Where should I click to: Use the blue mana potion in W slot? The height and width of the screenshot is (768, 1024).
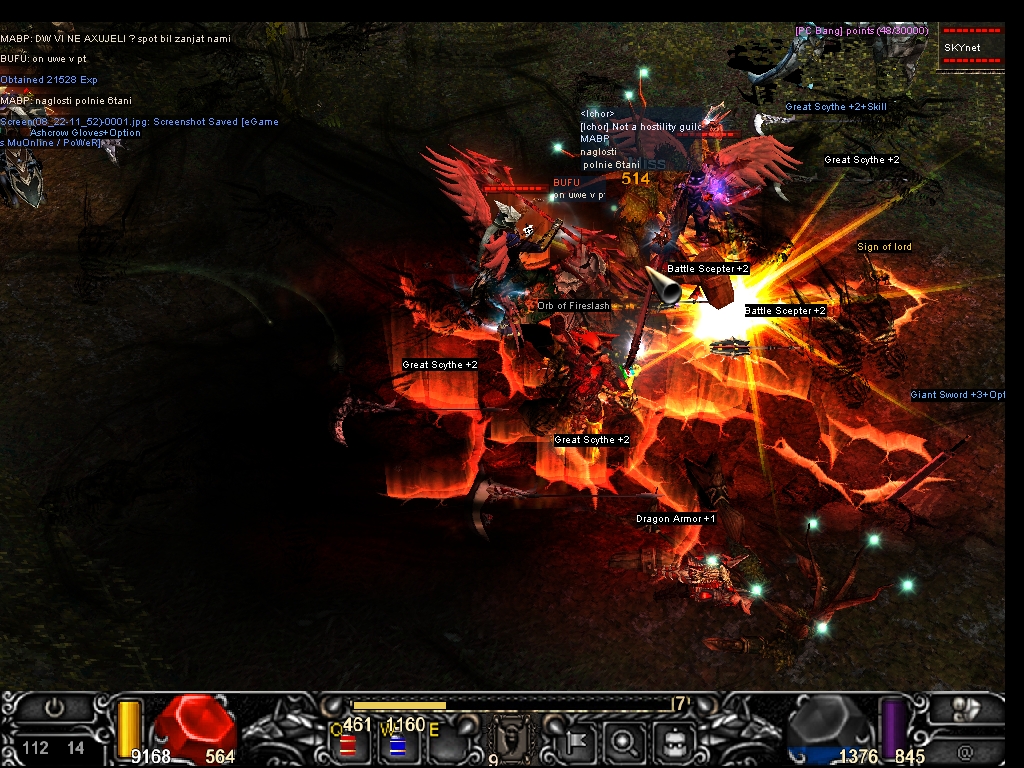point(397,745)
